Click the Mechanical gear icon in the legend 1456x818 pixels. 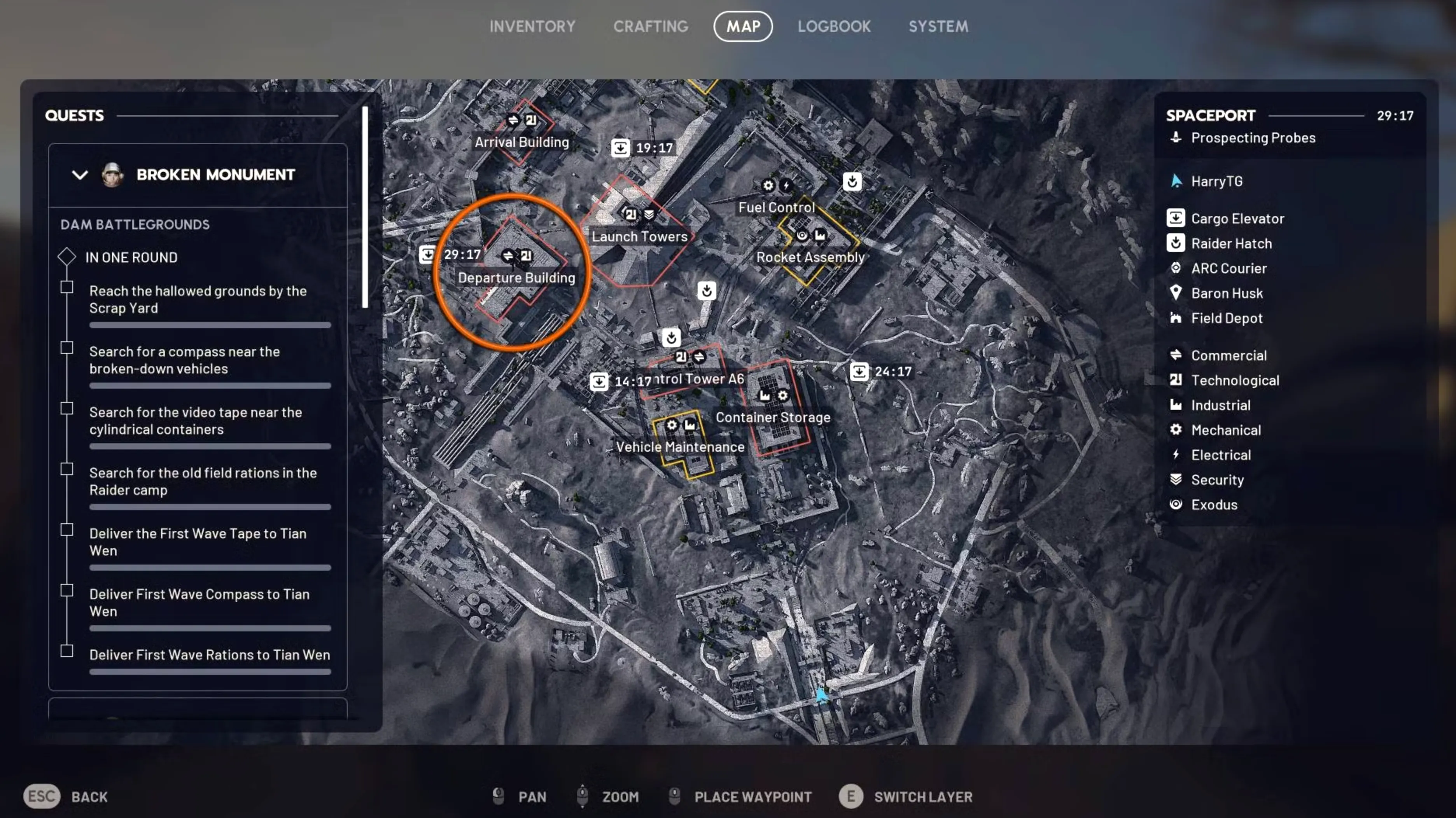tap(1176, 430)
